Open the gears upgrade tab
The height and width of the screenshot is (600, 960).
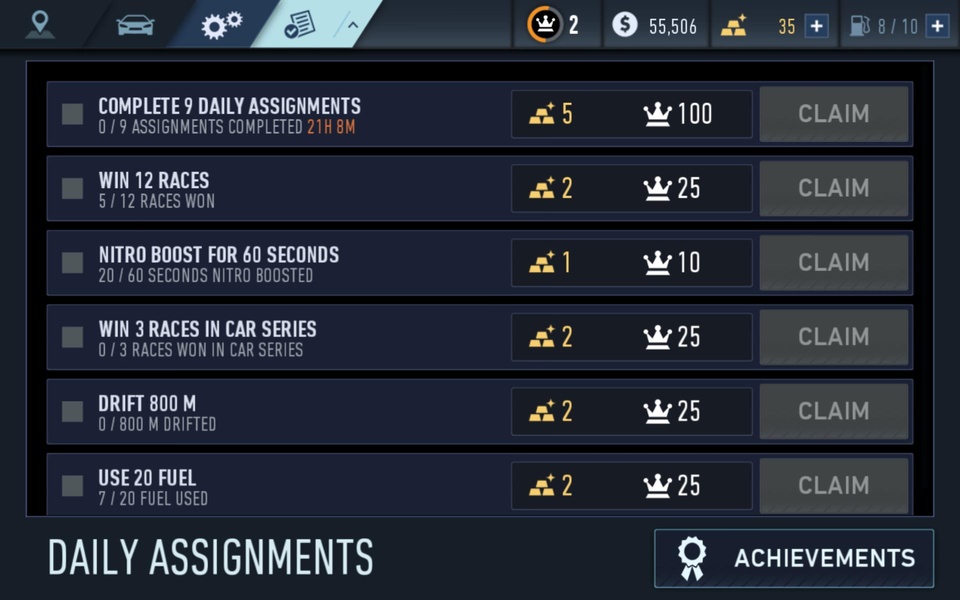(221, 25)
